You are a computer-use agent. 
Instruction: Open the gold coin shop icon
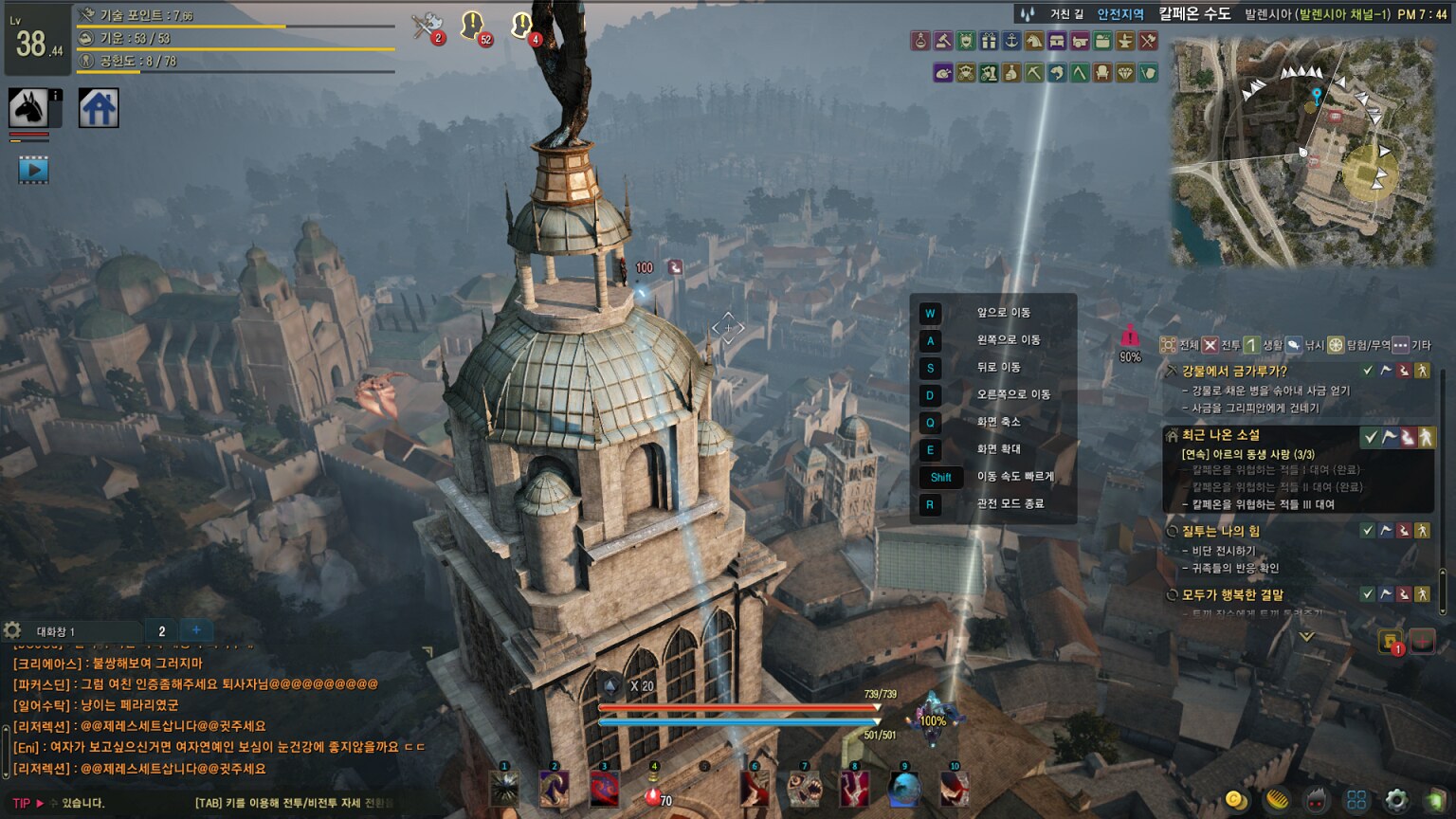click(1235, 799)
